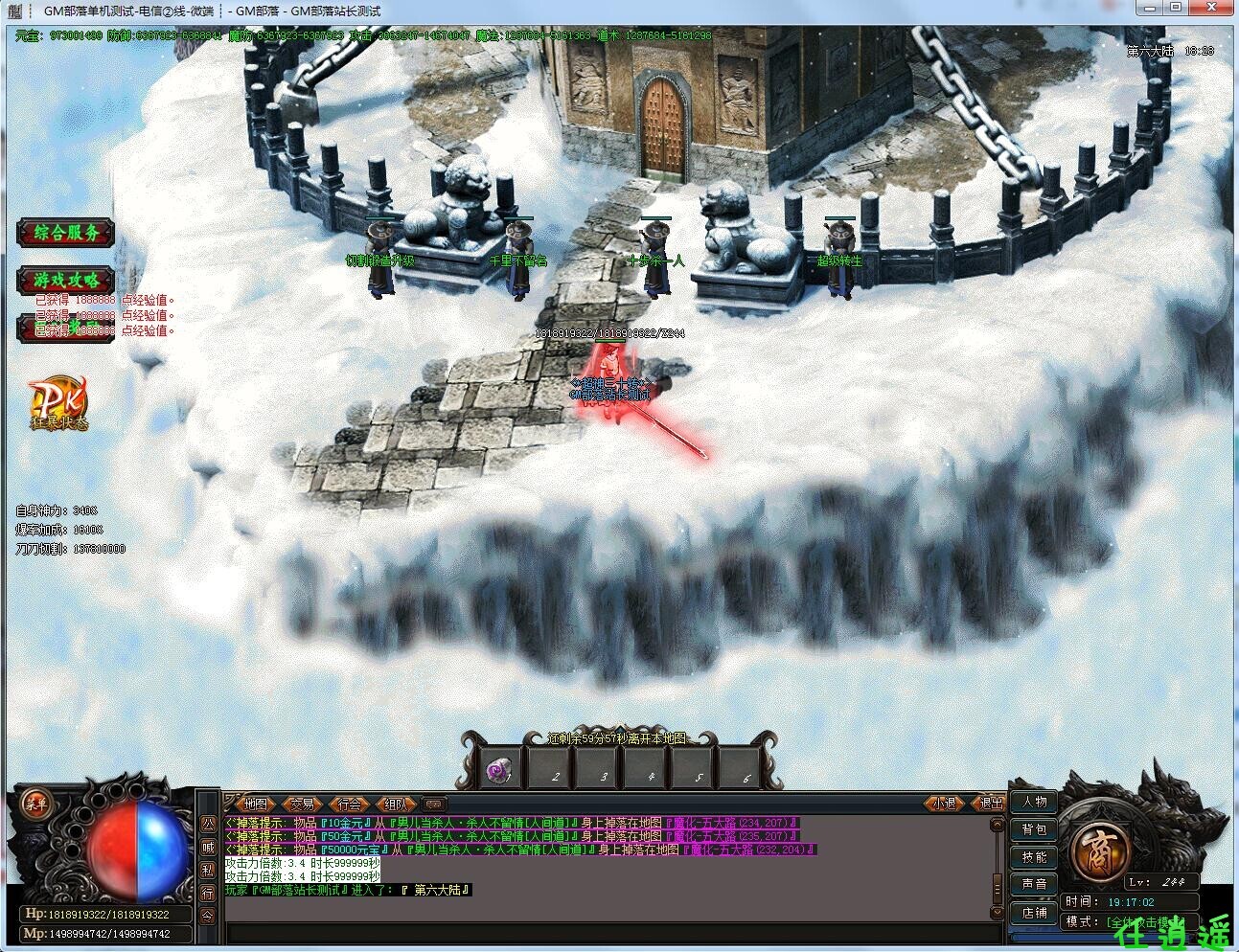This screenshot has width=1239, height=952.
Task: Toggle the 私 whisper channel on
Action: click(208, 870)
